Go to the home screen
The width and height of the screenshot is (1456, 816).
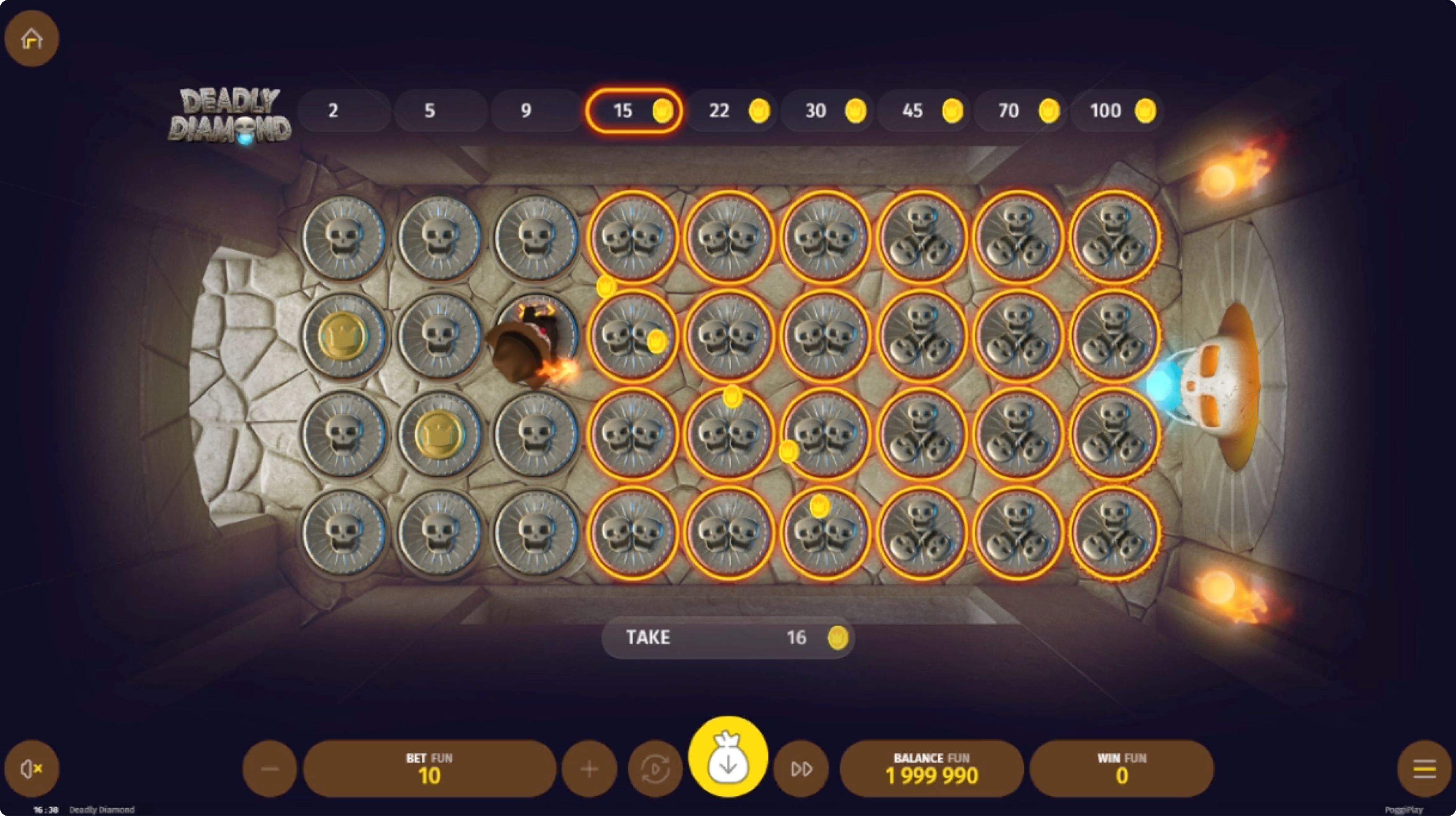[32, 38]
